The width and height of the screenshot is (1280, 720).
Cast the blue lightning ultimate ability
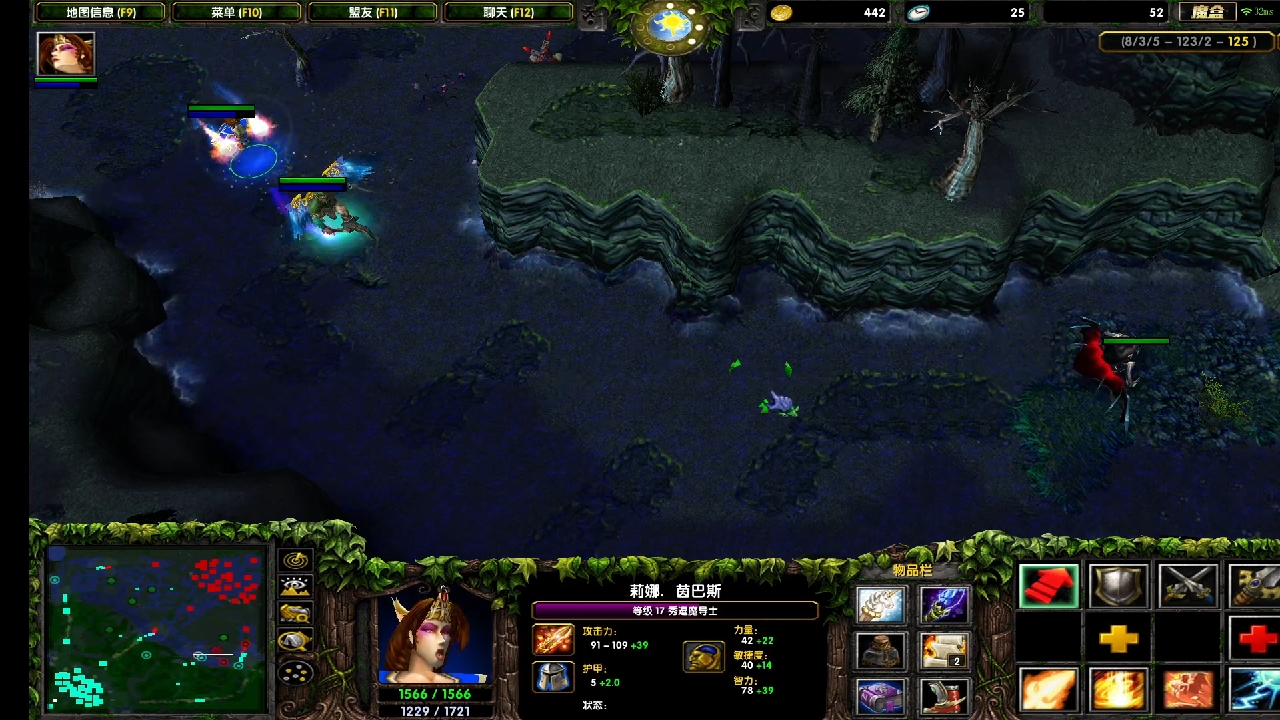click(1256, 690)
